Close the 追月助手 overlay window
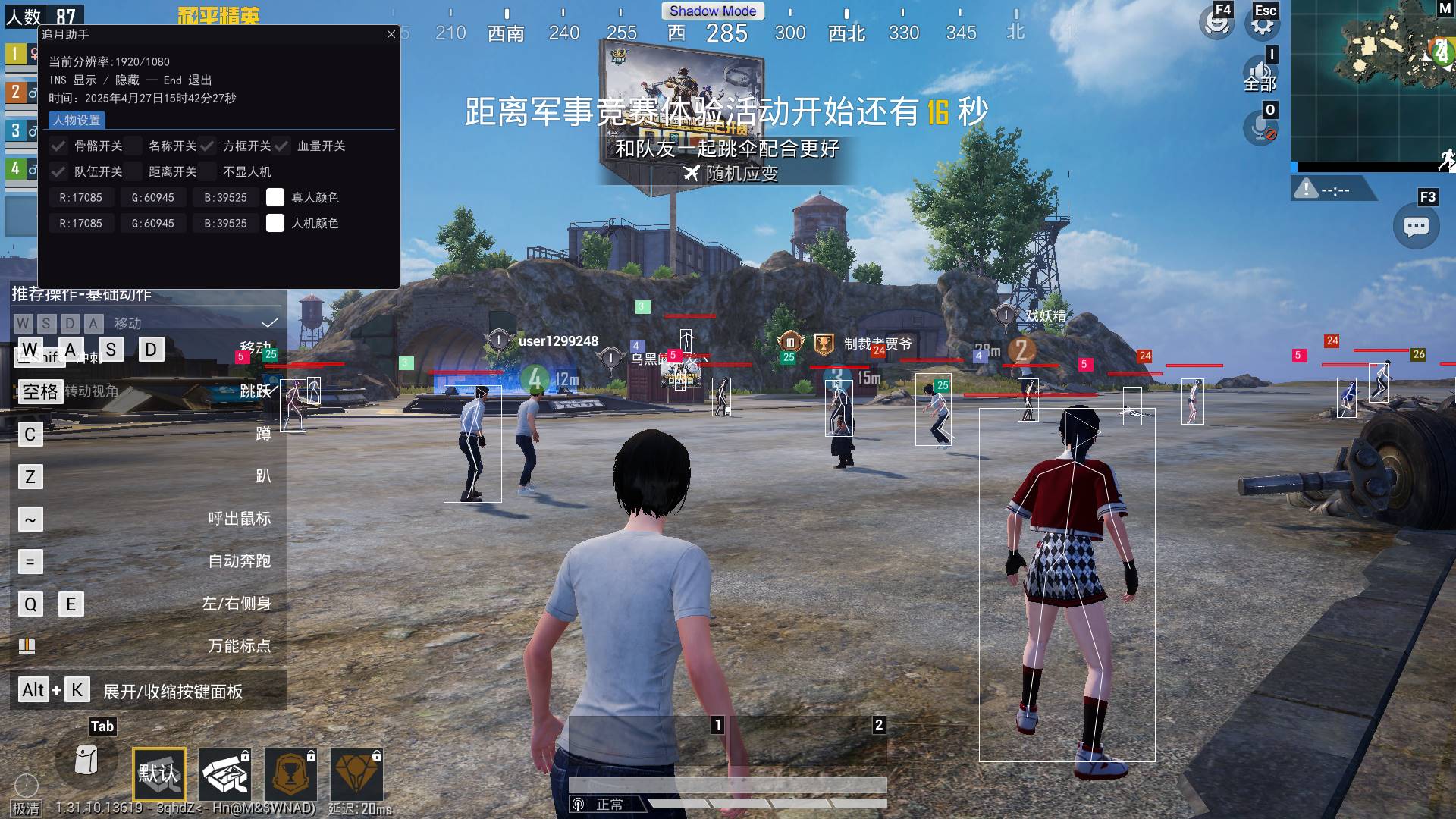Screen dimensions: 1456x819 (x=391, y=34)
